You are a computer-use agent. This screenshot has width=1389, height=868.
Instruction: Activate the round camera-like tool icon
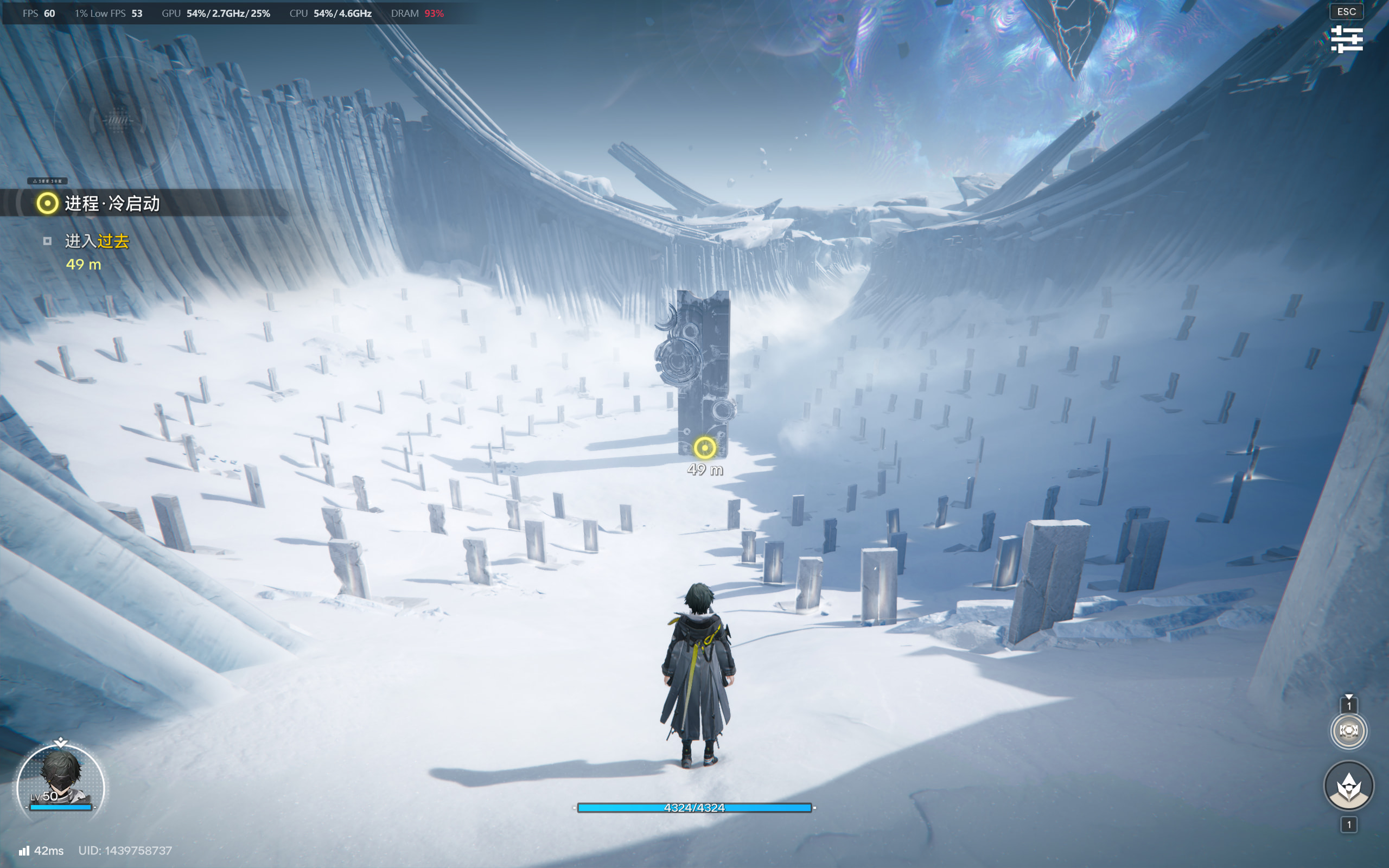(x=1348, y=731)
